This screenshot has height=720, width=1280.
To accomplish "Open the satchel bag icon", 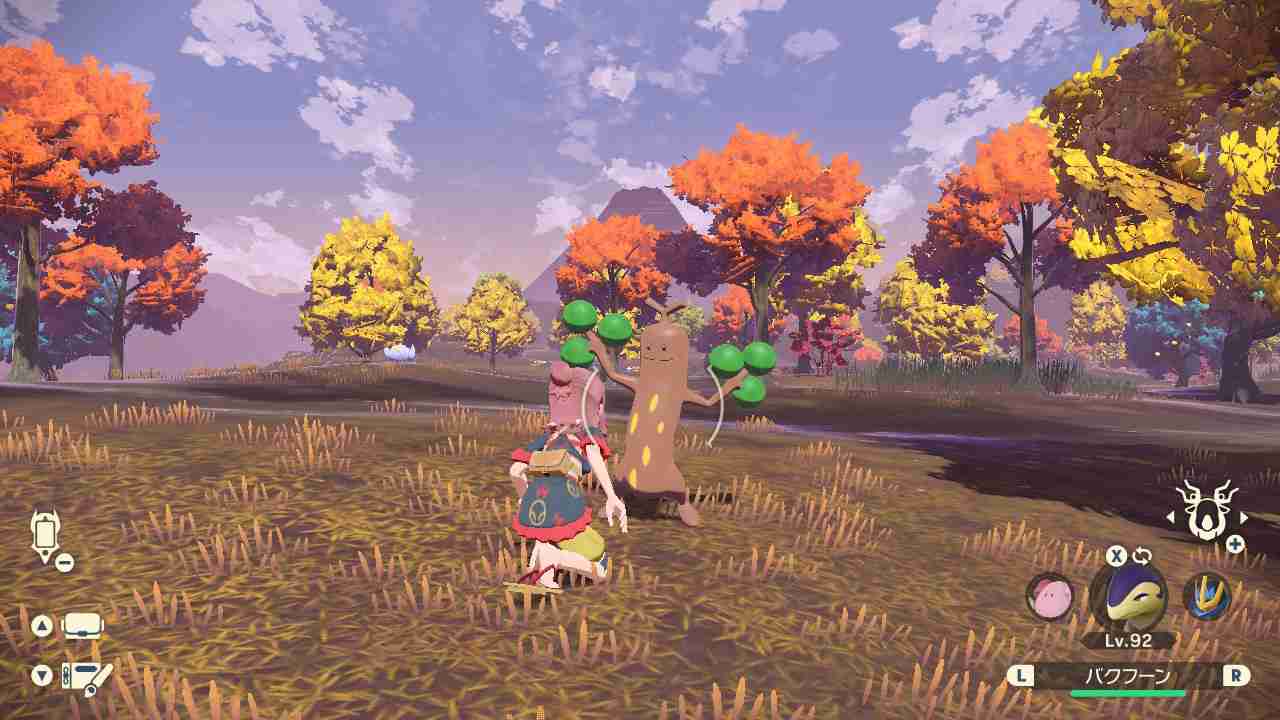I will pyautogui.click(x=82, y=625).
